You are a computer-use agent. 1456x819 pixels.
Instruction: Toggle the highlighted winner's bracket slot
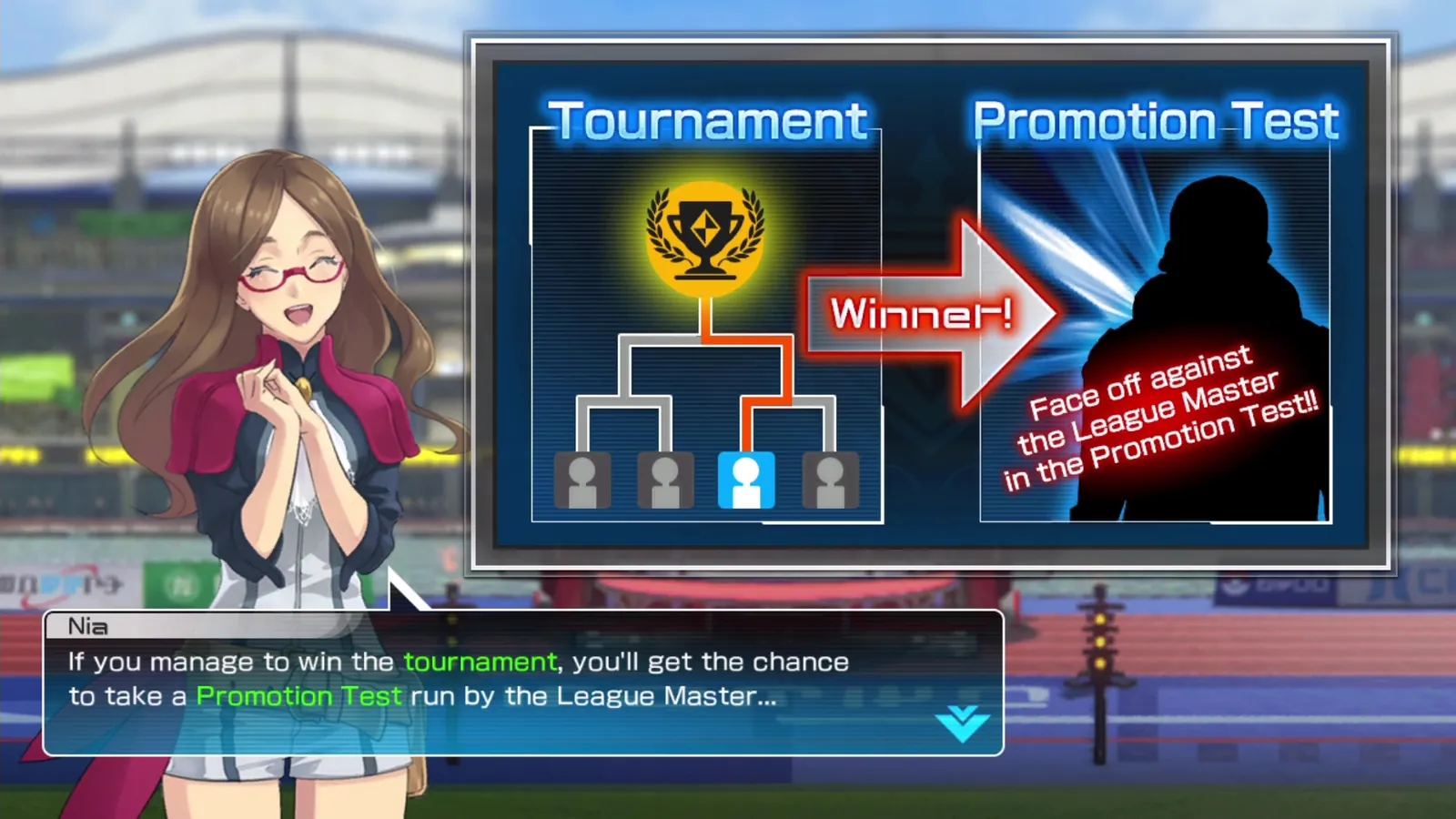(x=746, y=480)
